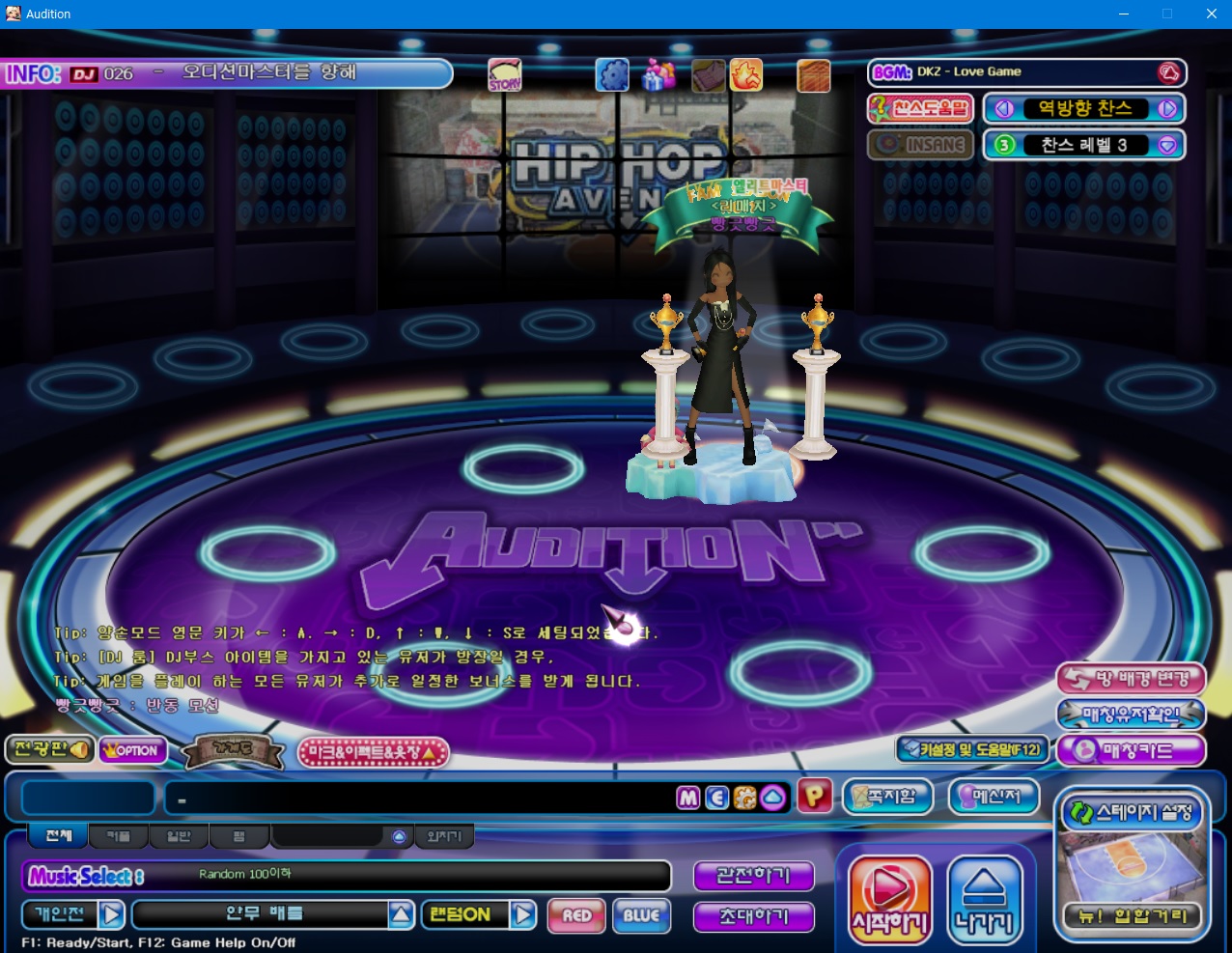
Task: Open the 메신저 messenger
Action: point(994,797)
